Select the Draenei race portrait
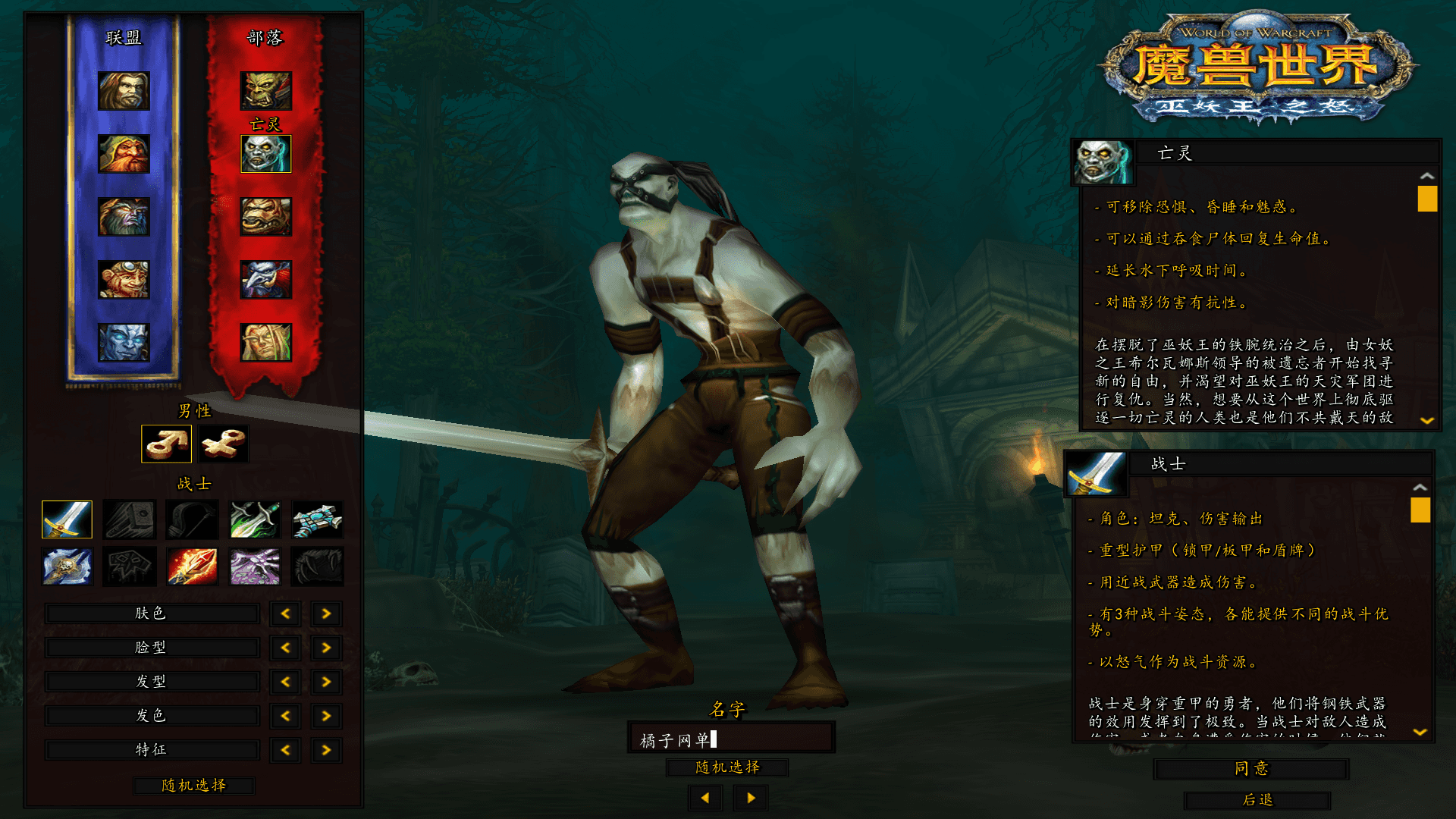Viewport: 1456px width, 819px height. click(x=124, y=343)
